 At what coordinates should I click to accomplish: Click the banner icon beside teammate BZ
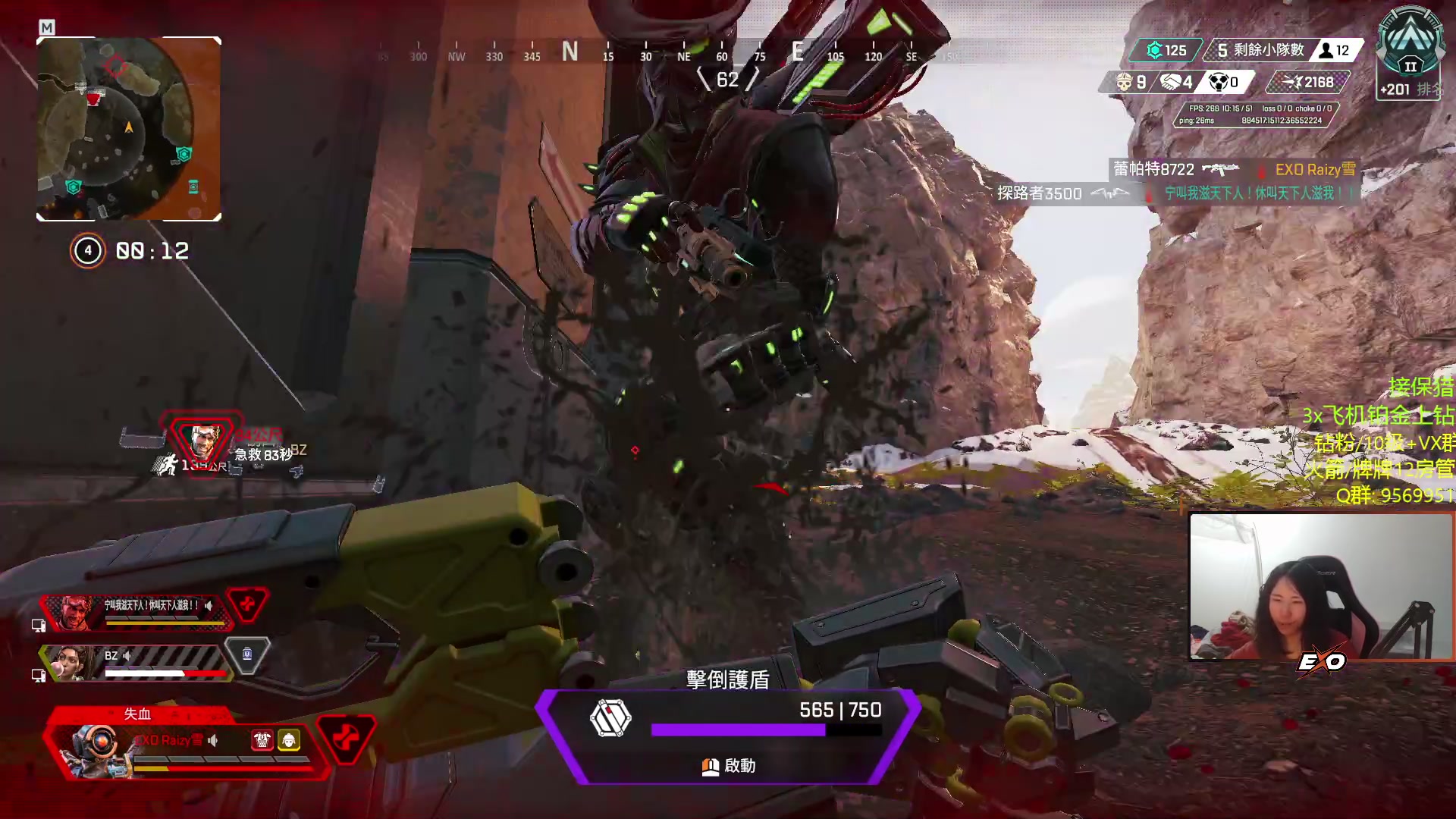[247, 654]
